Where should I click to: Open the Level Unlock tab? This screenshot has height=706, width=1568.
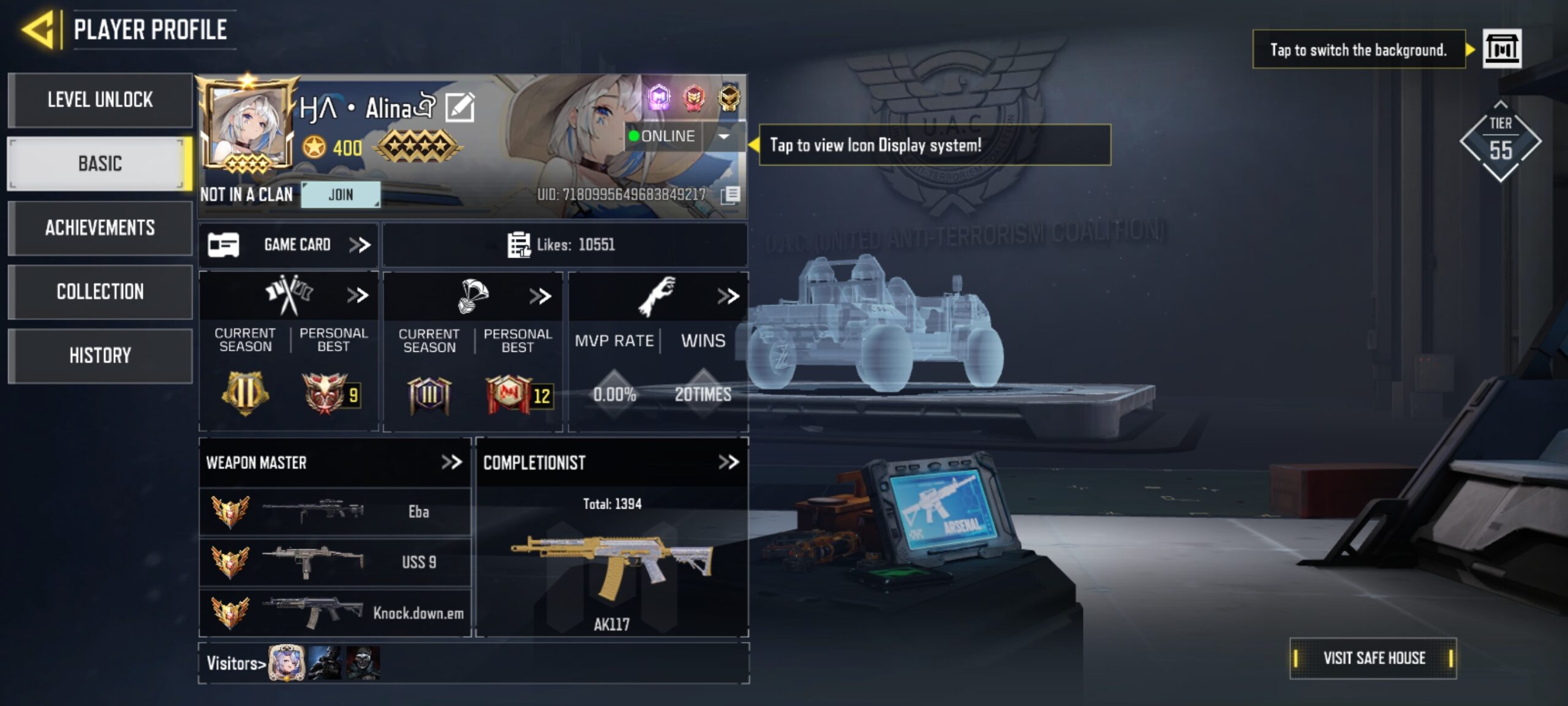[x=100, y=100]
